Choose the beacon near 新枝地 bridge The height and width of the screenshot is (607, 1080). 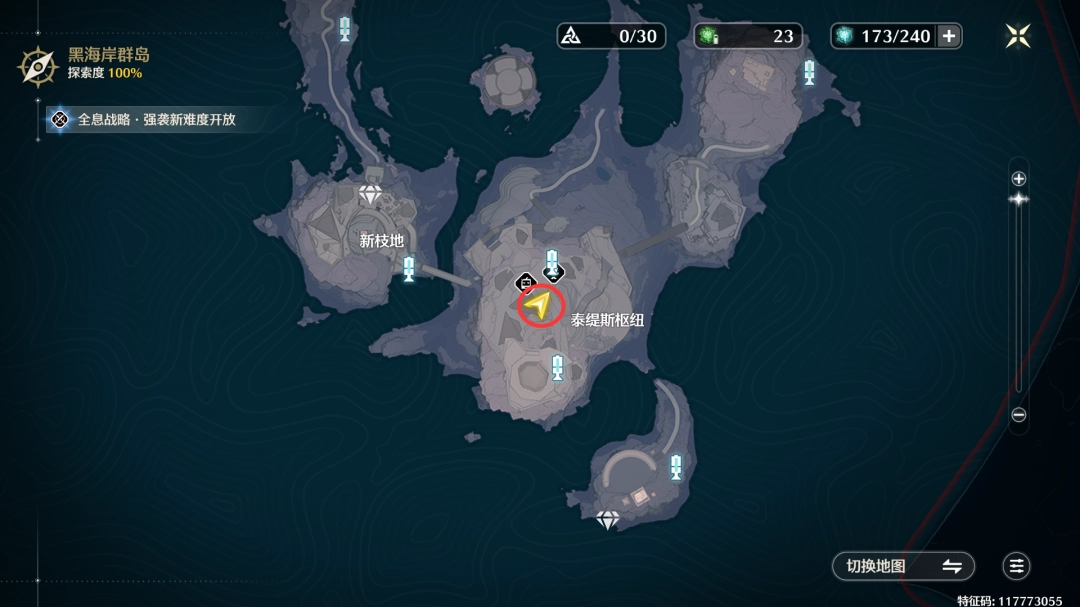point(408,268)
